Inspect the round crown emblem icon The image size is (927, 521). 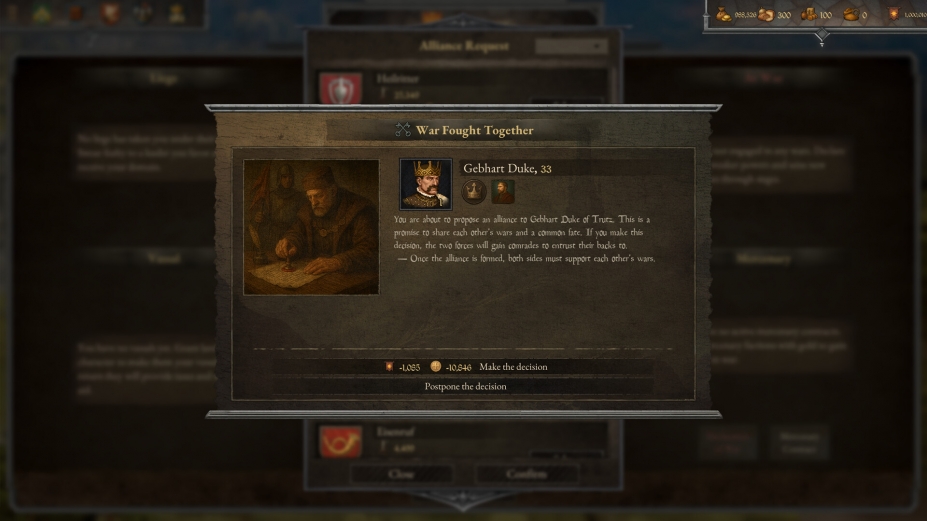473,191
